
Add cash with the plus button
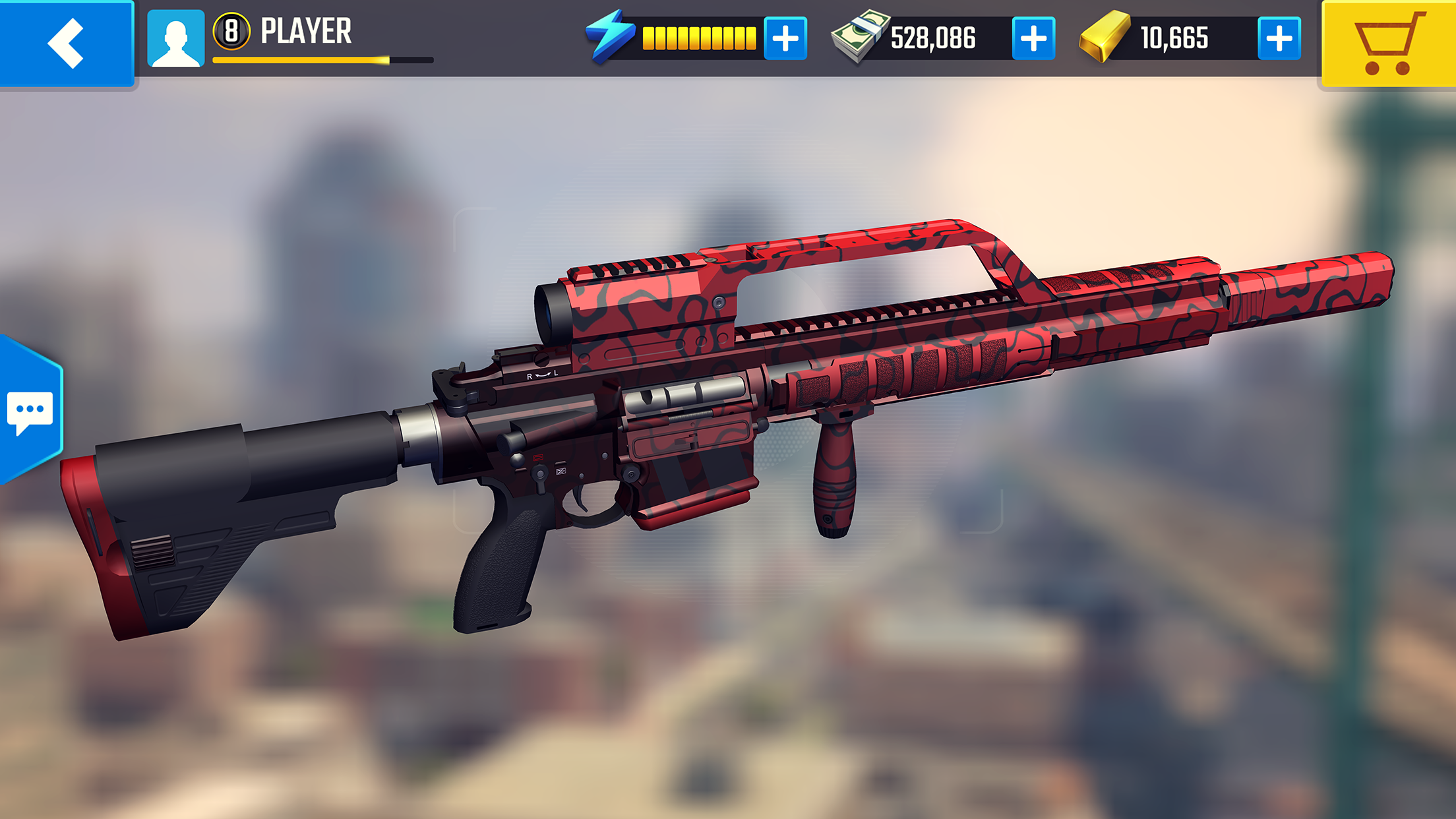pyautogui.click(x=1031, y=38)
